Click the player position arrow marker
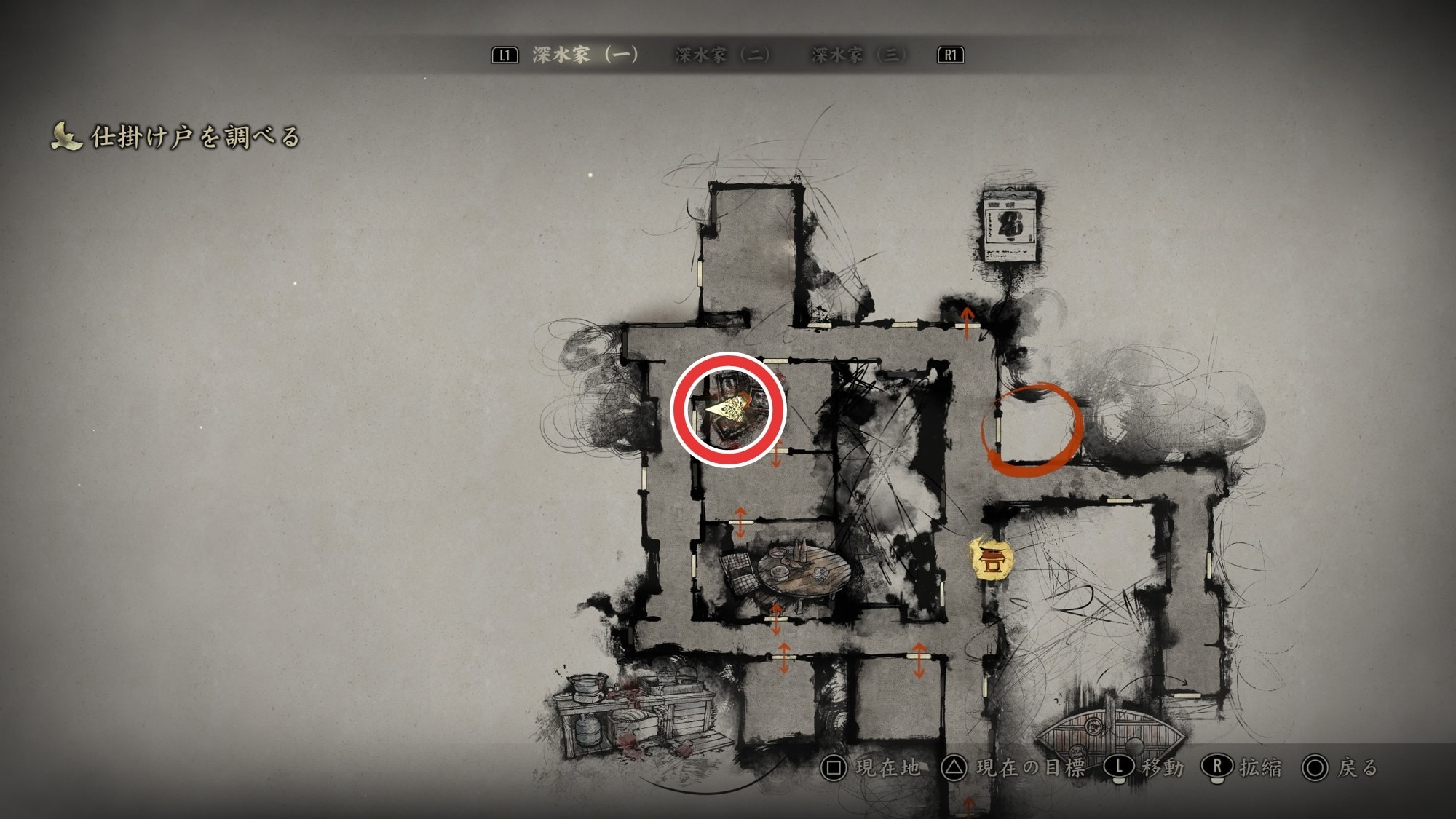 (x=727, y=410)
